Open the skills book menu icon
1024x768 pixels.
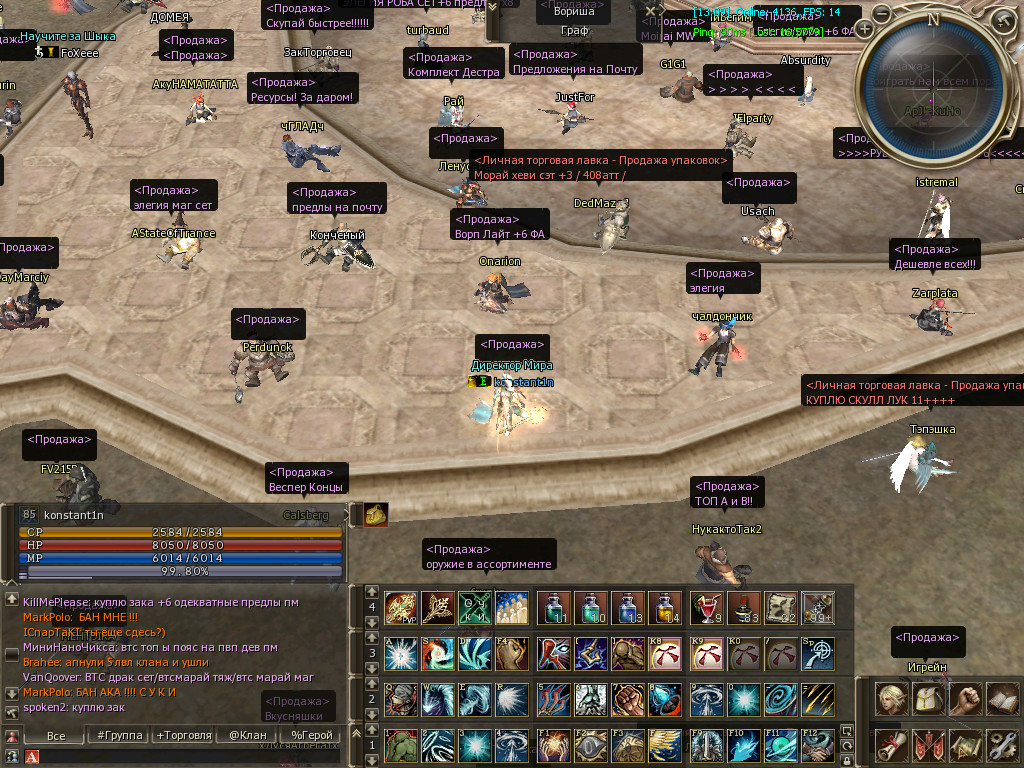1002,698
